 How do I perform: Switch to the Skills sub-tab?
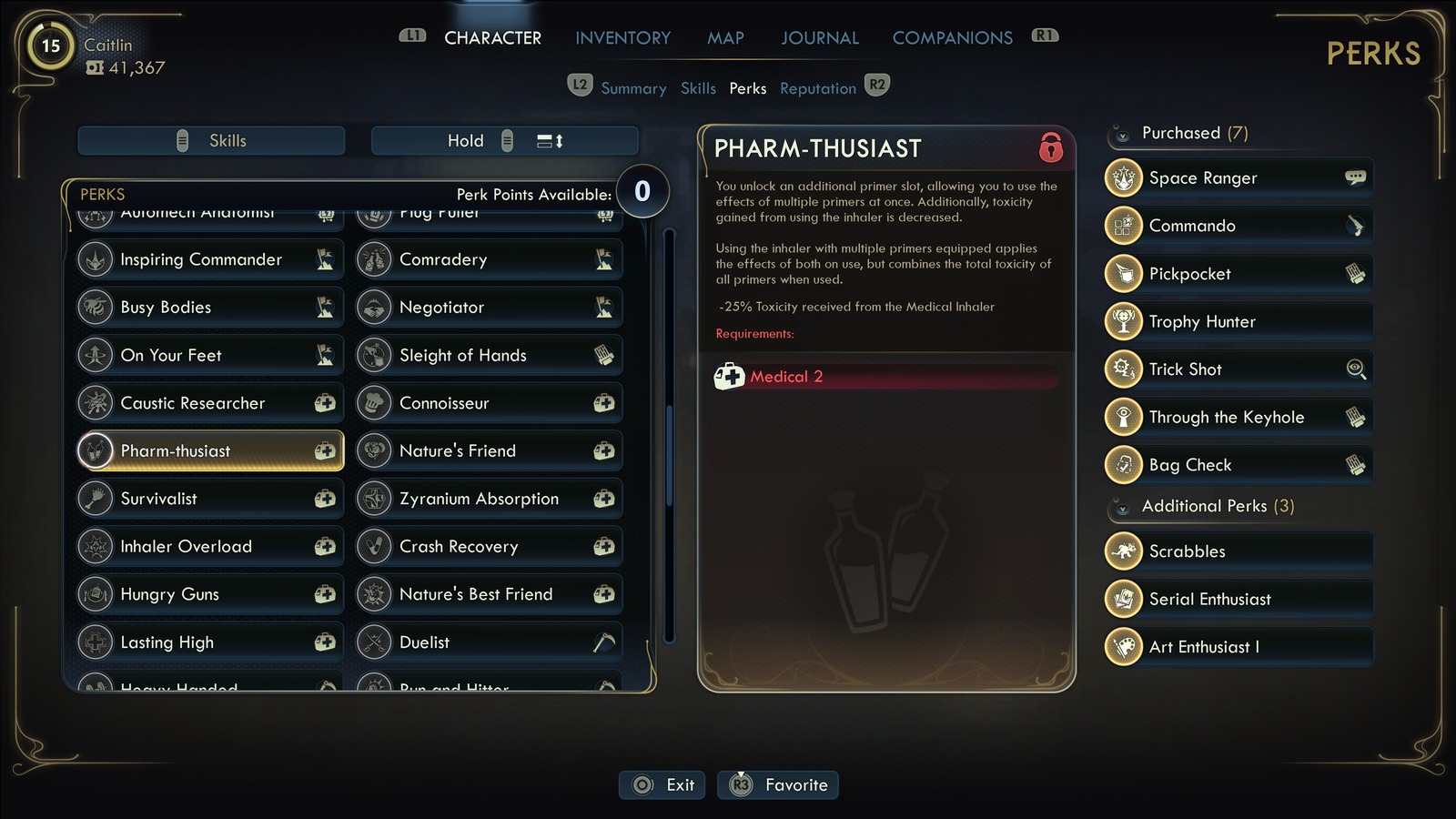click(x=698, y=88)
